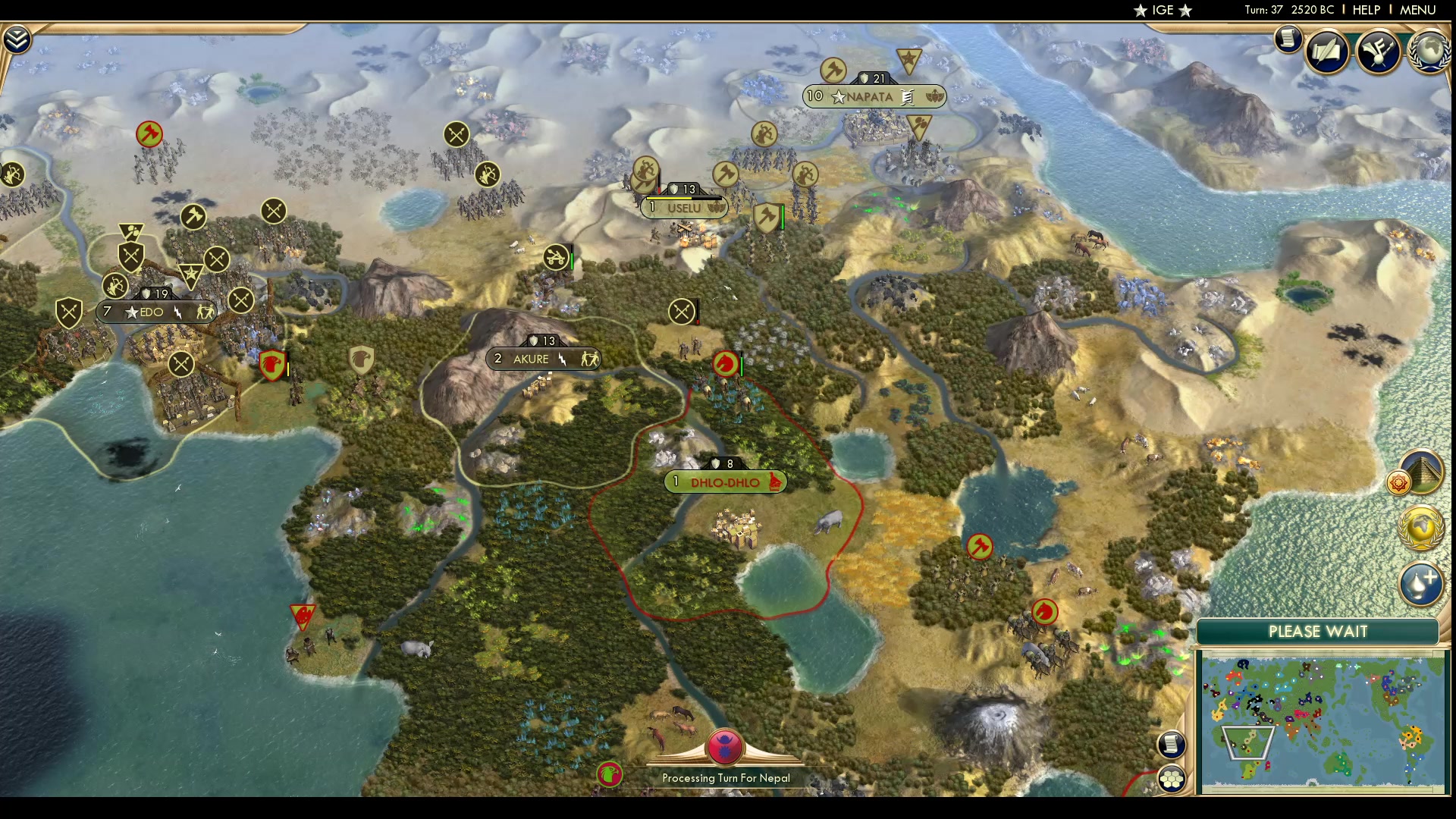Screen dimensions: 1456x819
Task: Select the DHLO-DHLO city banner
Action: point(724,481)
